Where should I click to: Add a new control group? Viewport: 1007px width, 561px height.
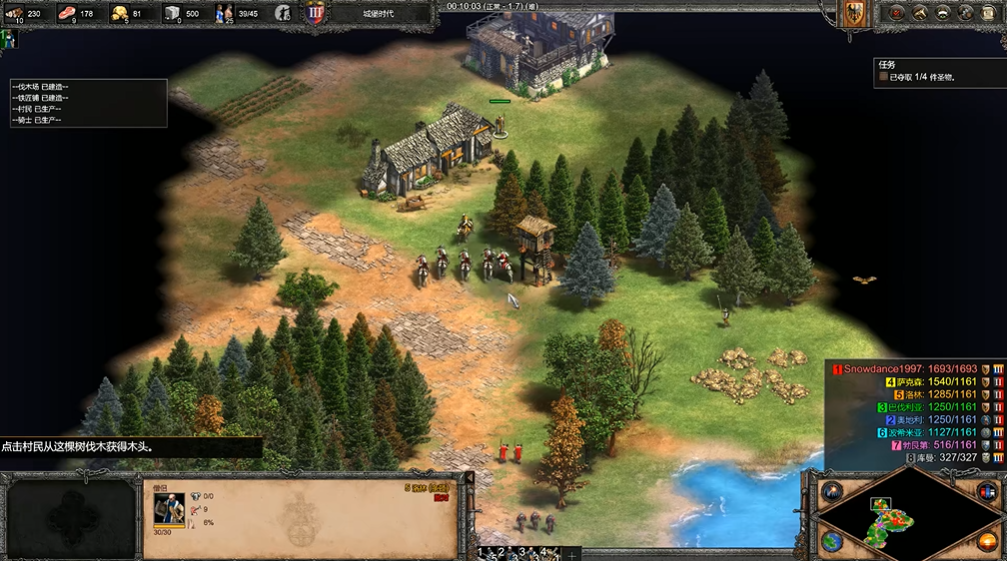coord(572,553)
